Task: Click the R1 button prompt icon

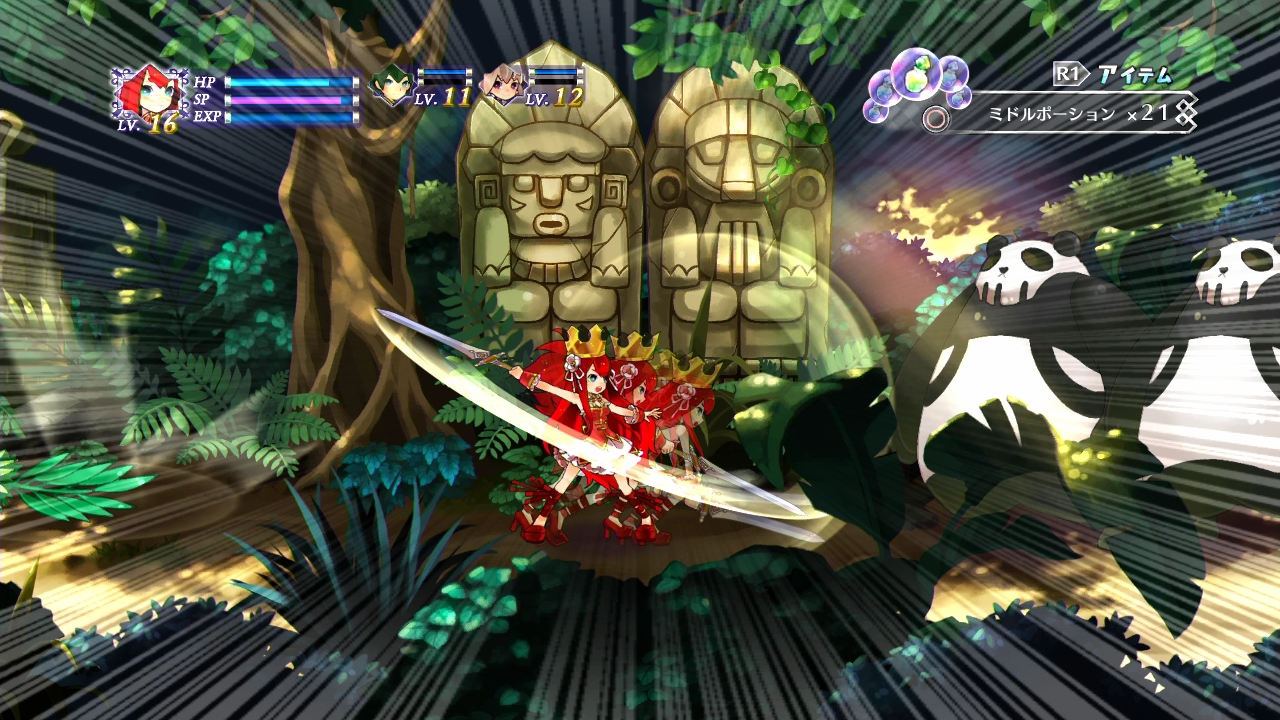Action: [1067, 71]
